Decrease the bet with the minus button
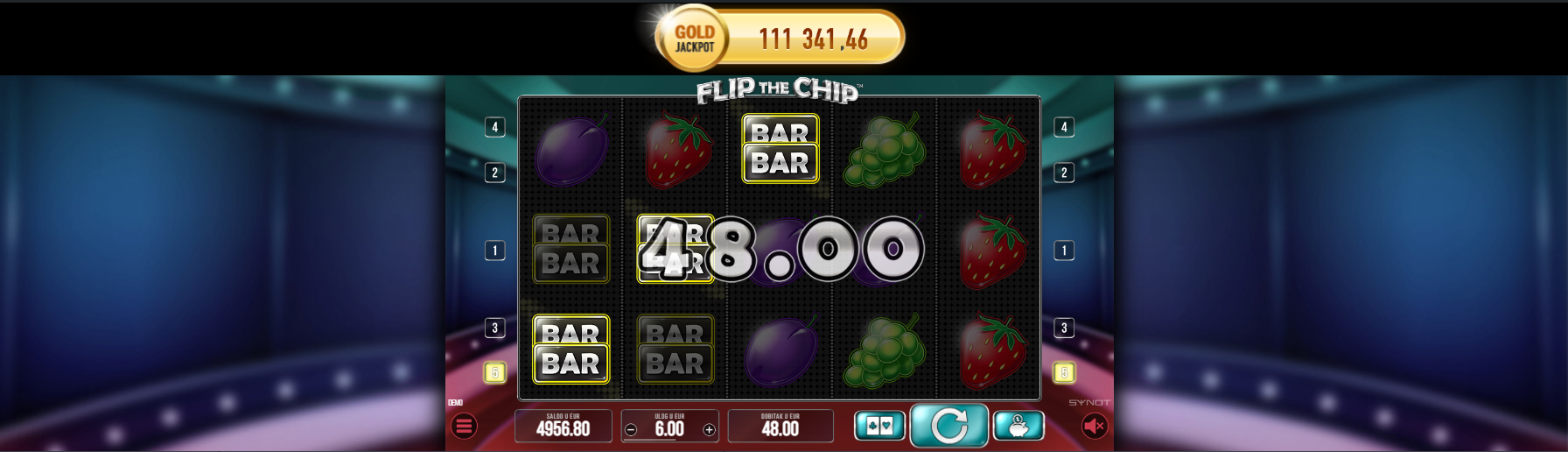Image resolution: width=1568 pixels, height=452 pixels. coord(631,429)
